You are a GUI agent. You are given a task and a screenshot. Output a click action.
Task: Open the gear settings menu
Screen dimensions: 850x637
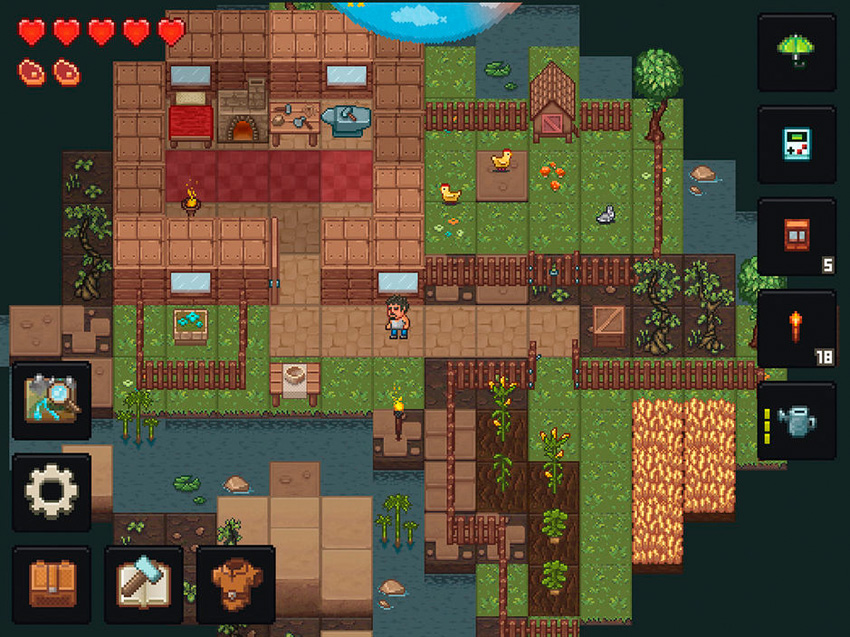pos(51,492)
